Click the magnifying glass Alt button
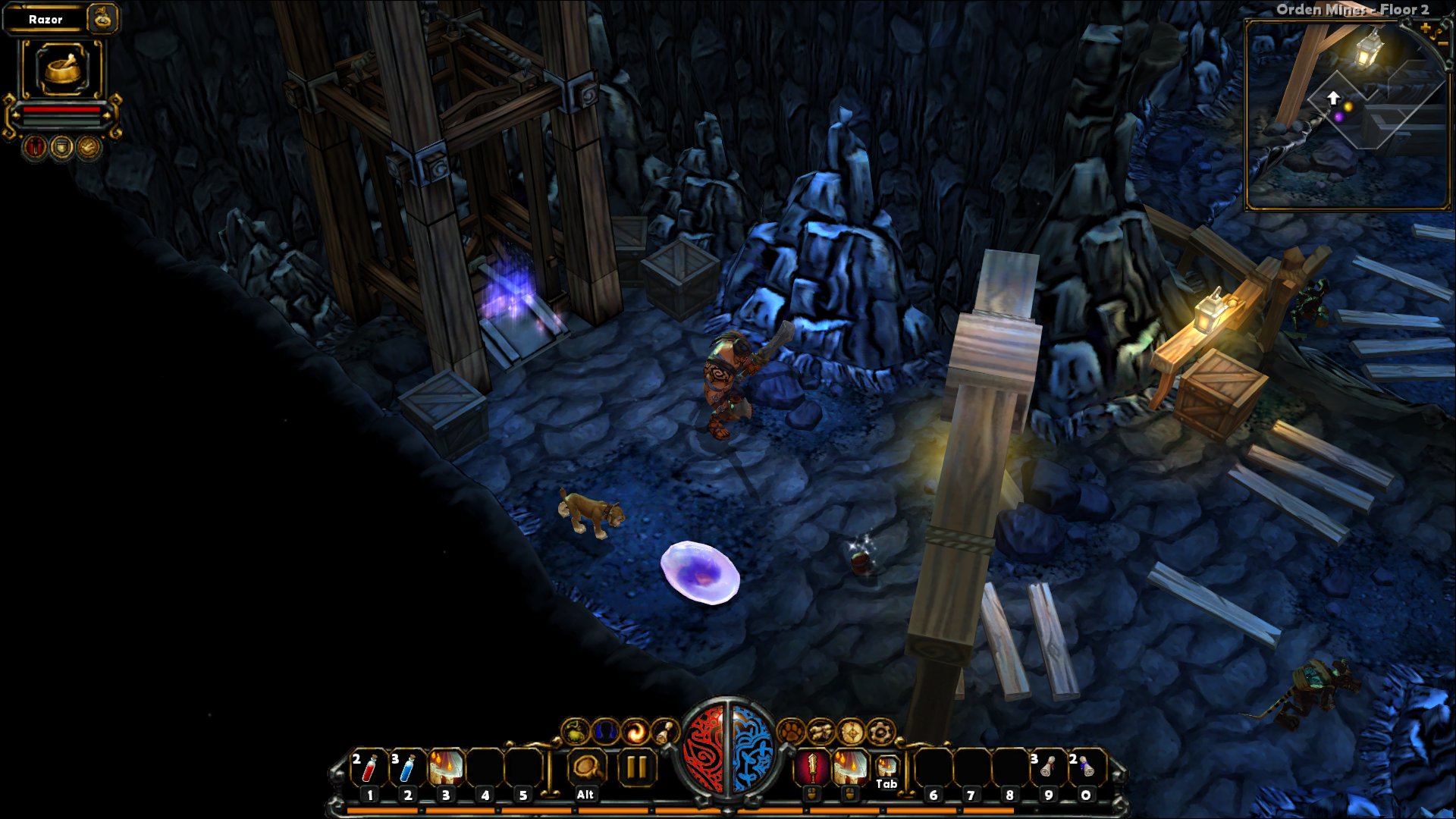Viewport: 1456px width, 819px height. tap(585, 767)
